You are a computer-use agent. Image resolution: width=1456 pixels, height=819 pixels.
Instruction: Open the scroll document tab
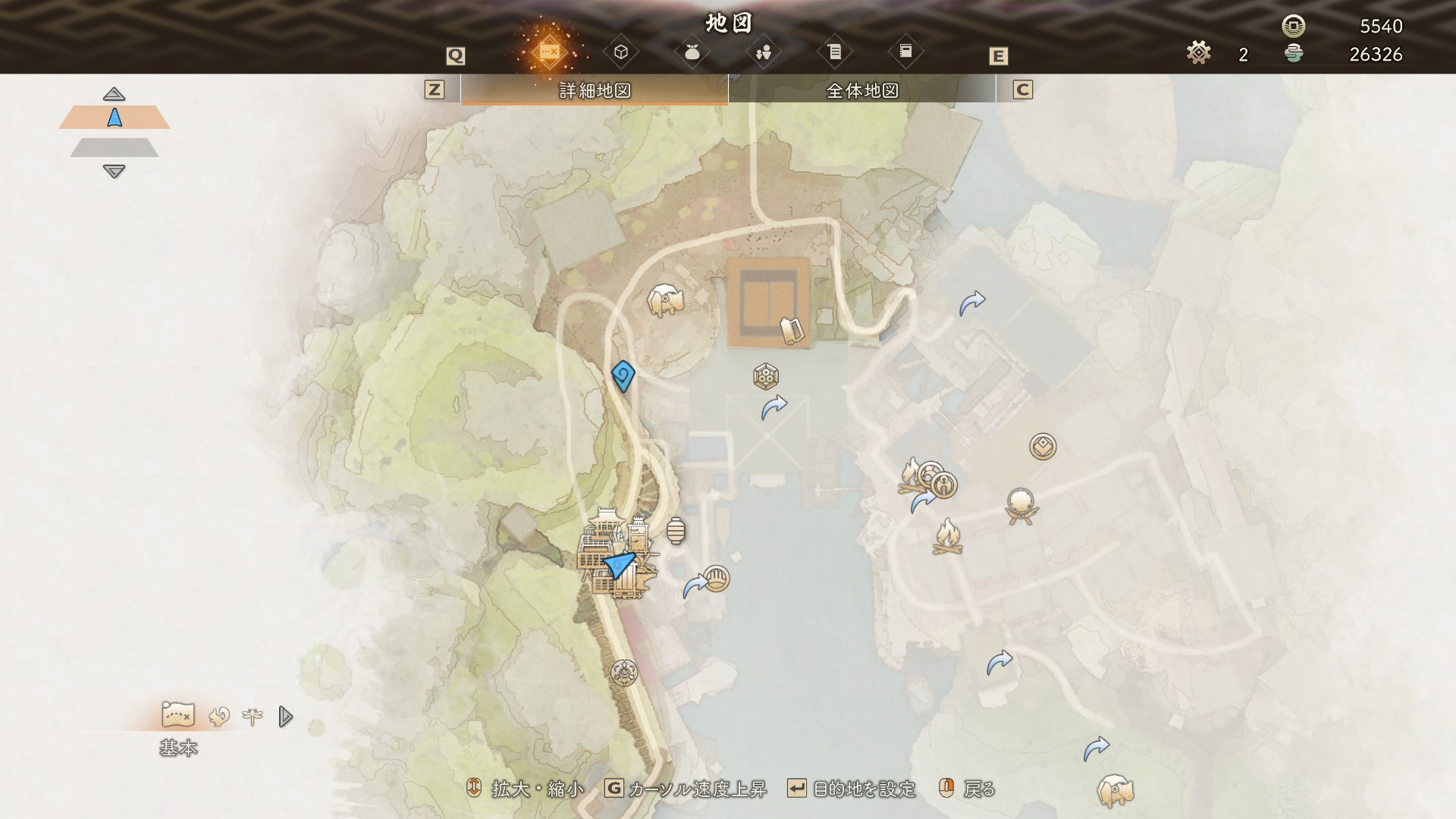(834, 52)
